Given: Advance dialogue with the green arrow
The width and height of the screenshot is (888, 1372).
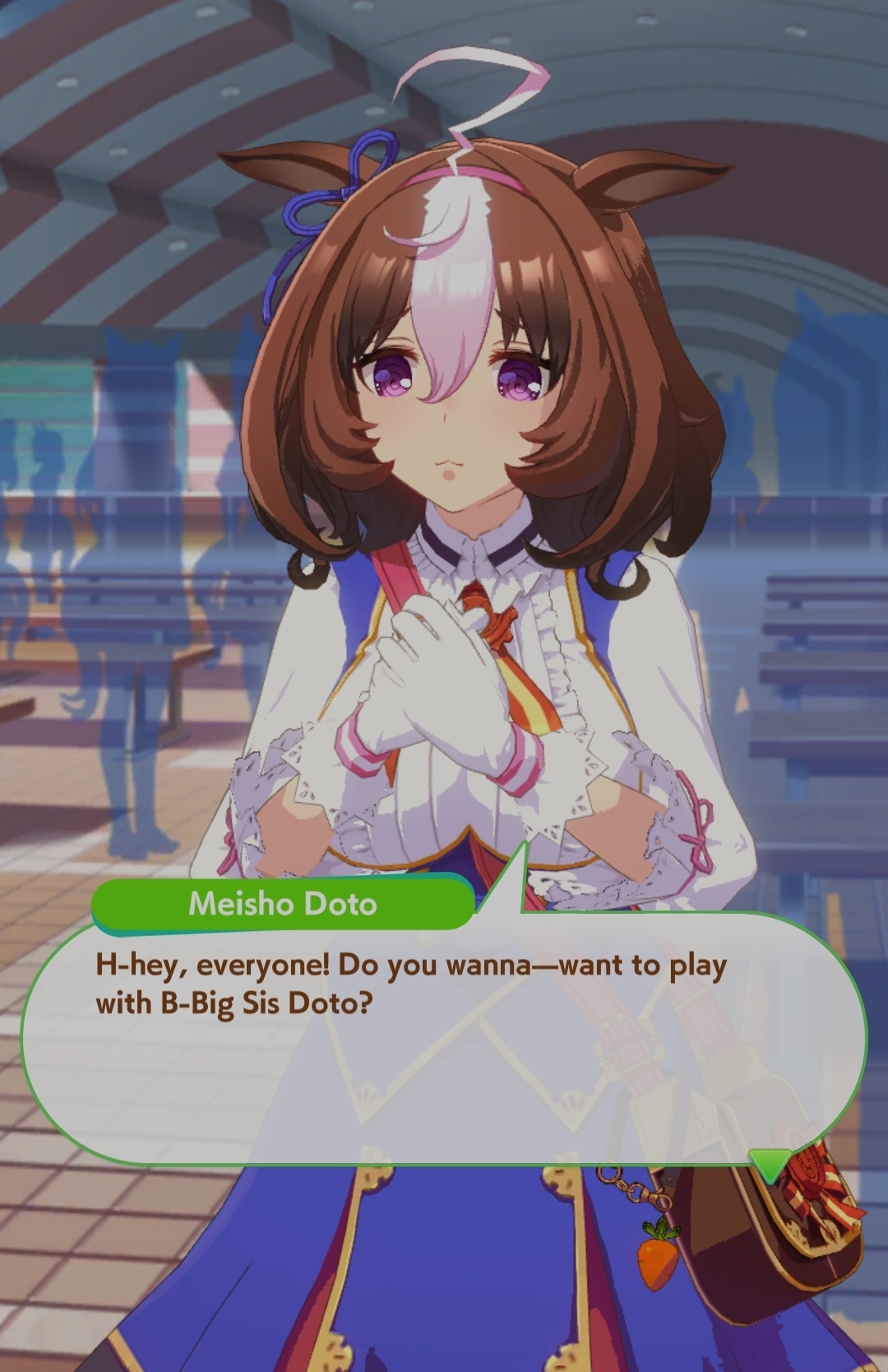Looking at the screenshot, I should [770, 1165].
